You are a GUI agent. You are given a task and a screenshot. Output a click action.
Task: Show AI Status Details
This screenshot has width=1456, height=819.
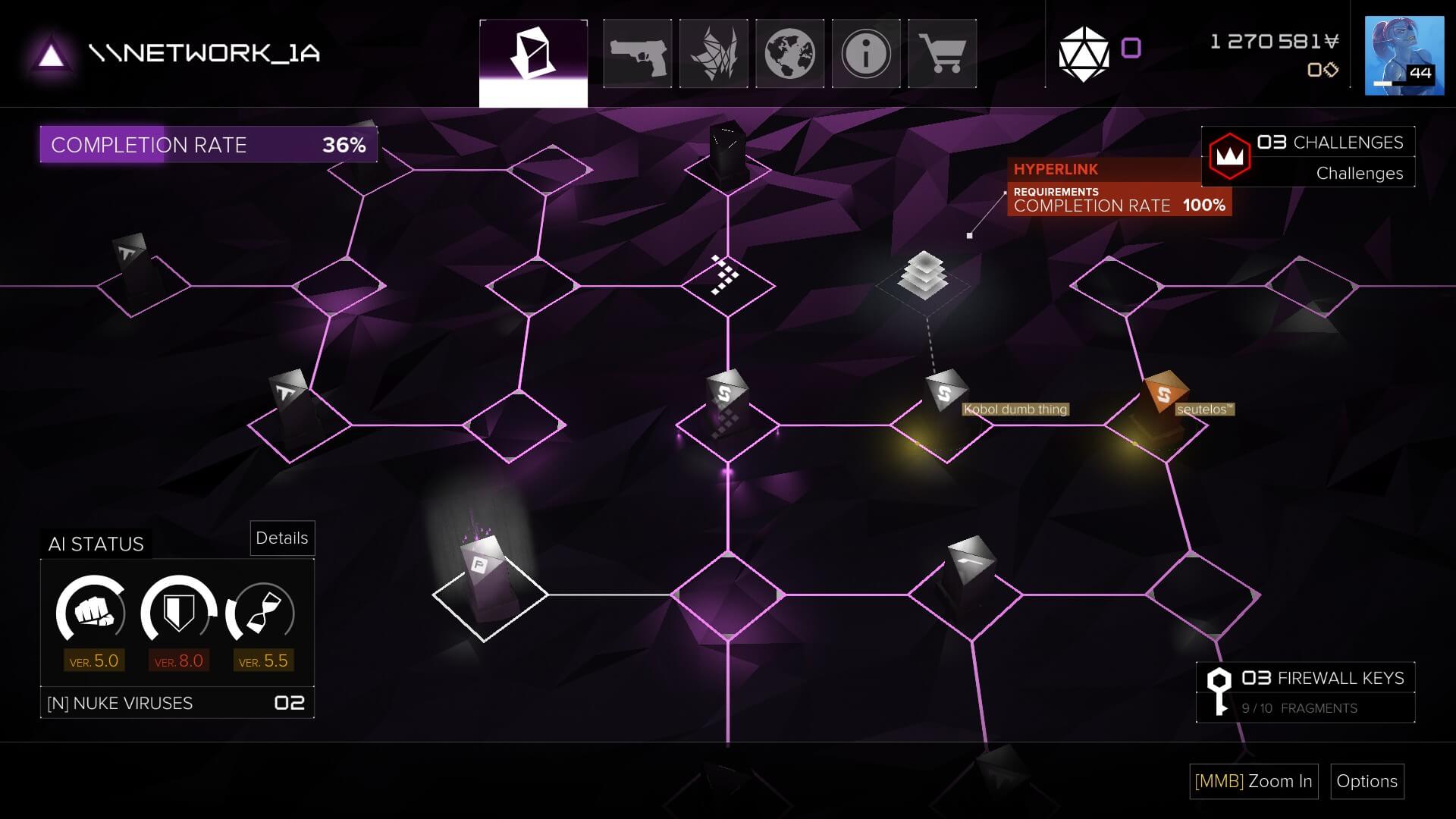(282, 538)
